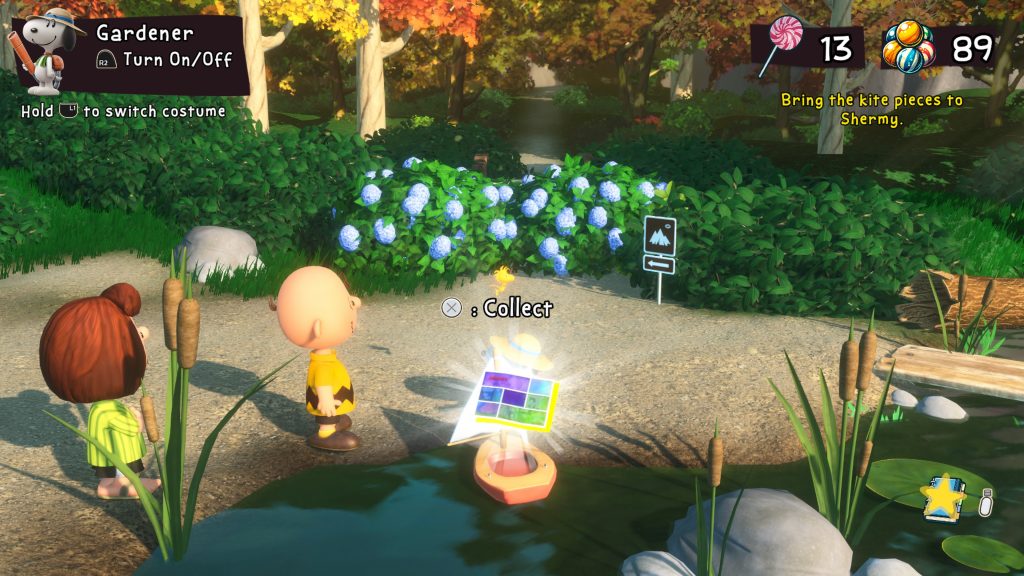
Task: Select the Snoopy Gardener costume portrait
Action: tap(46, 50)
